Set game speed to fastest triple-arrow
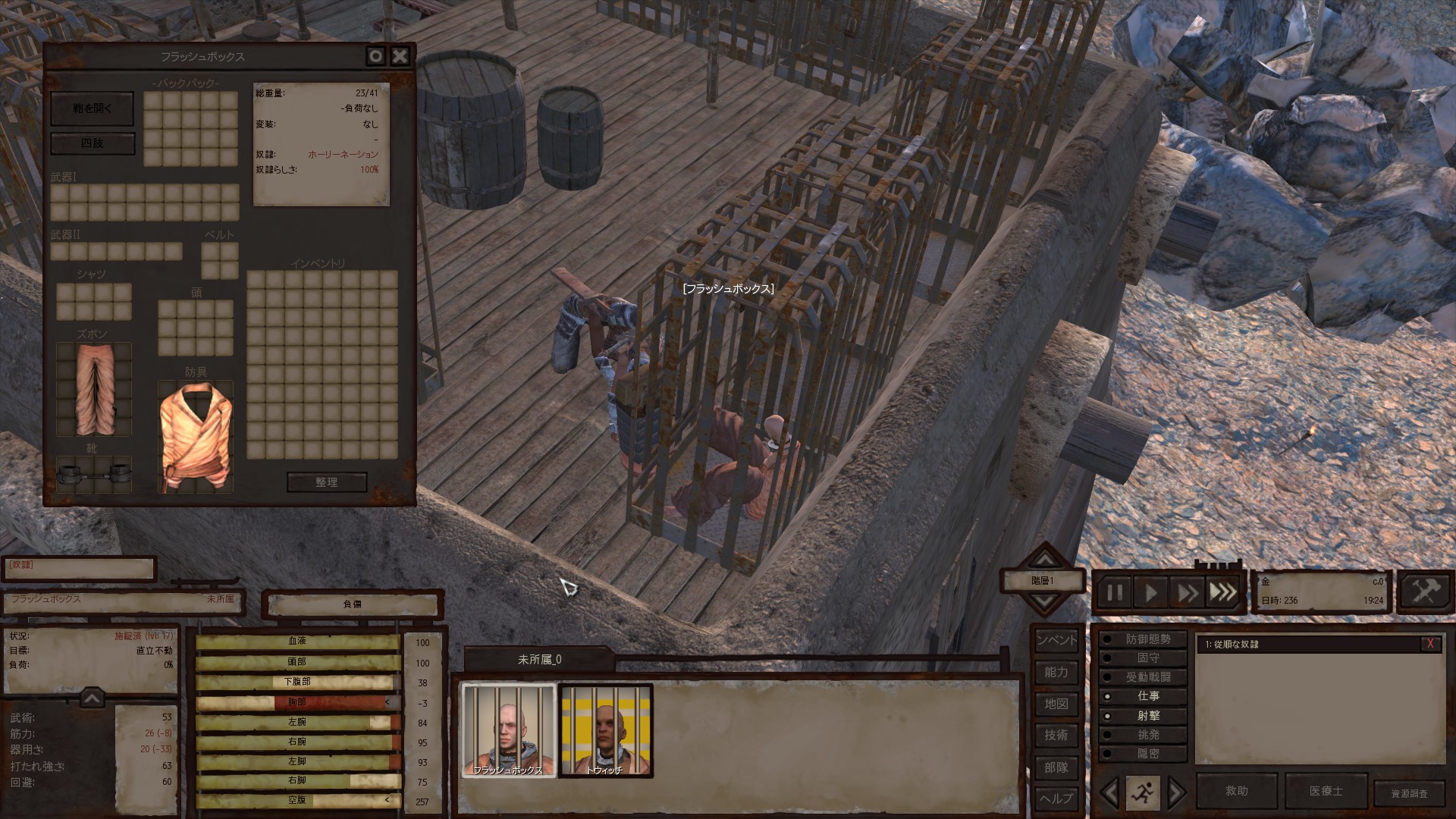The image size is (1456, 819). click(x=1222, y=592)
